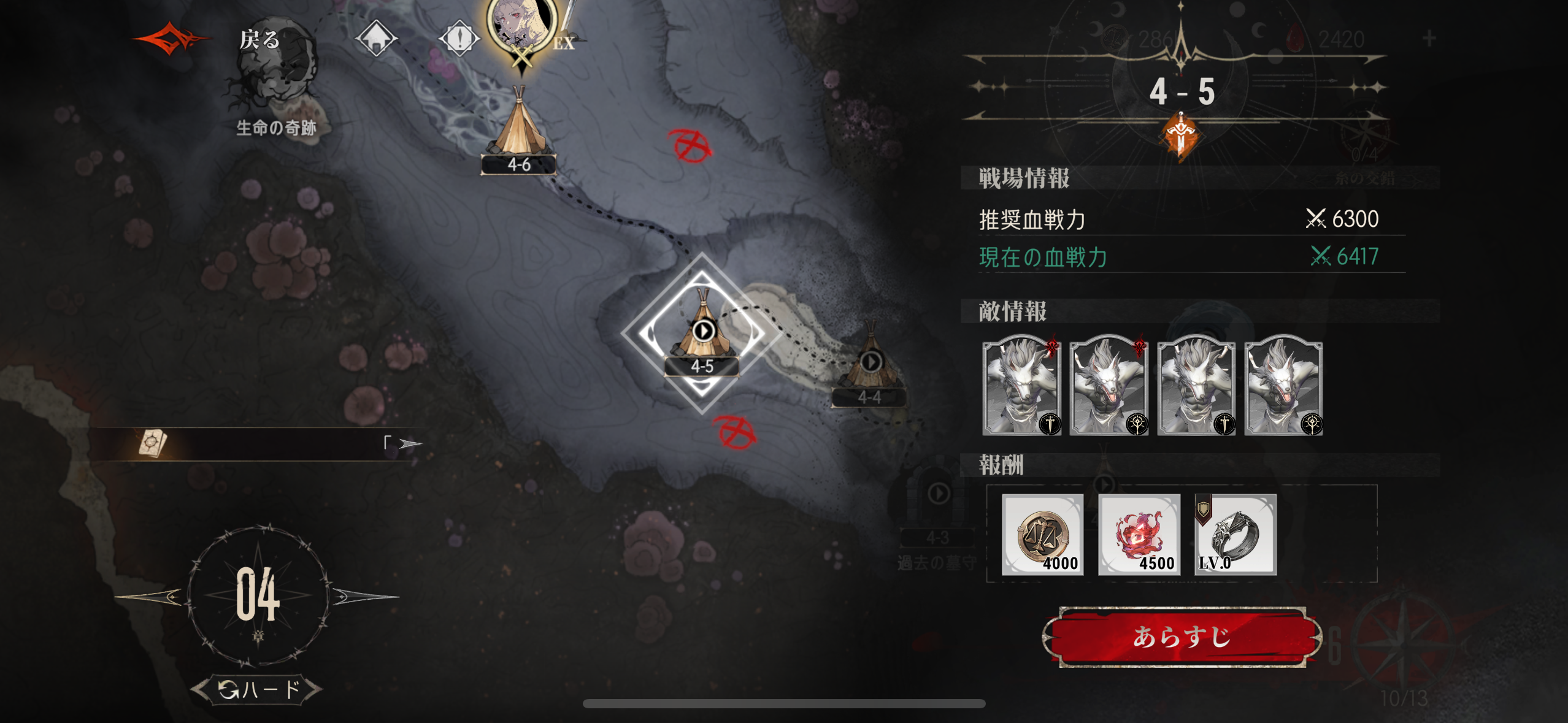Tap the play icon on the 4-4 tent node

pyautogui.click(x=871, y=362)
